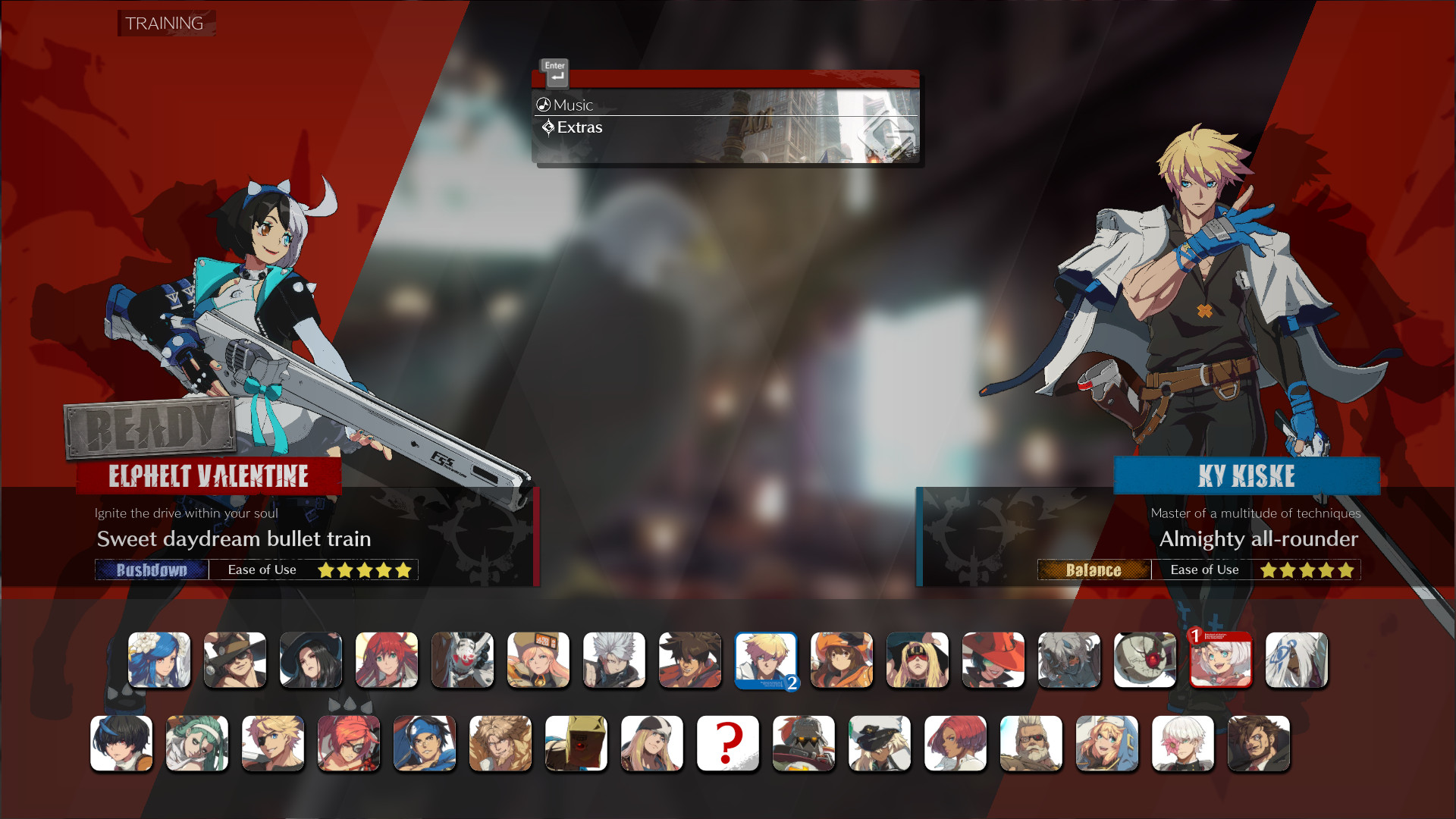Pick May's orange character icon
The image size is (1456, 819).
click(x=842, y=661)
